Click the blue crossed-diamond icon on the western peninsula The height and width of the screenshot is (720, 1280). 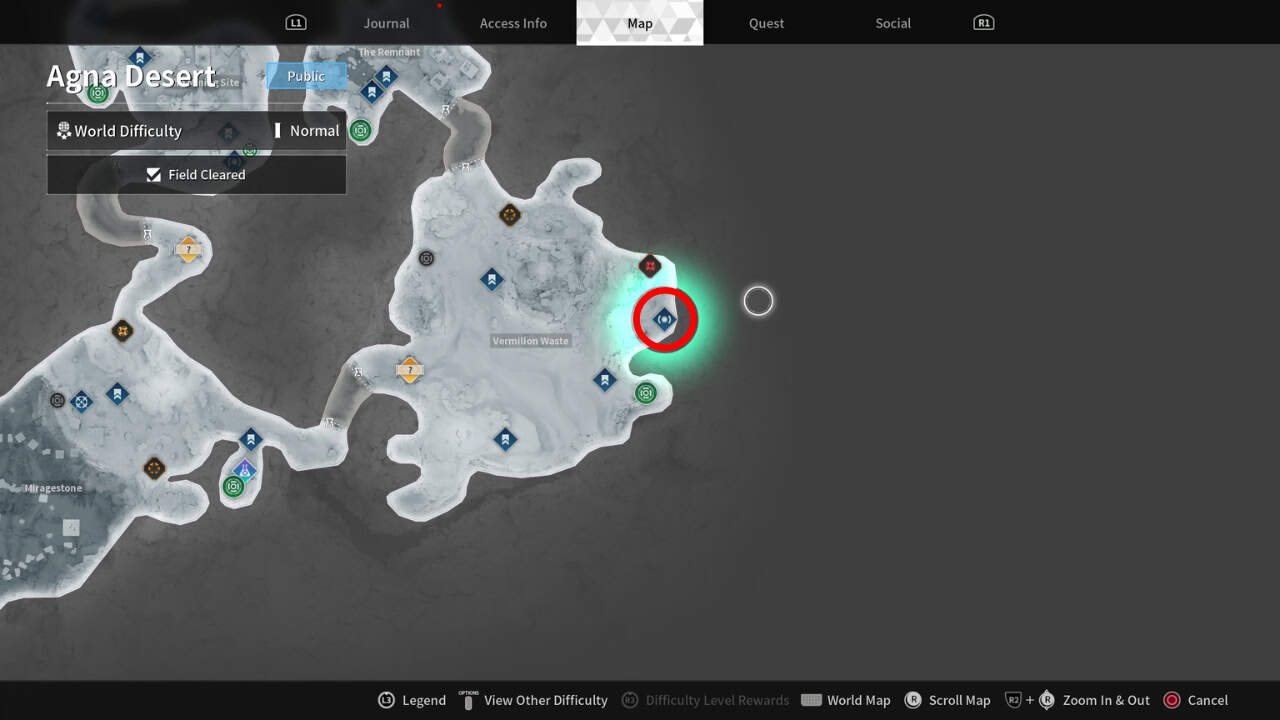point(80,402)
